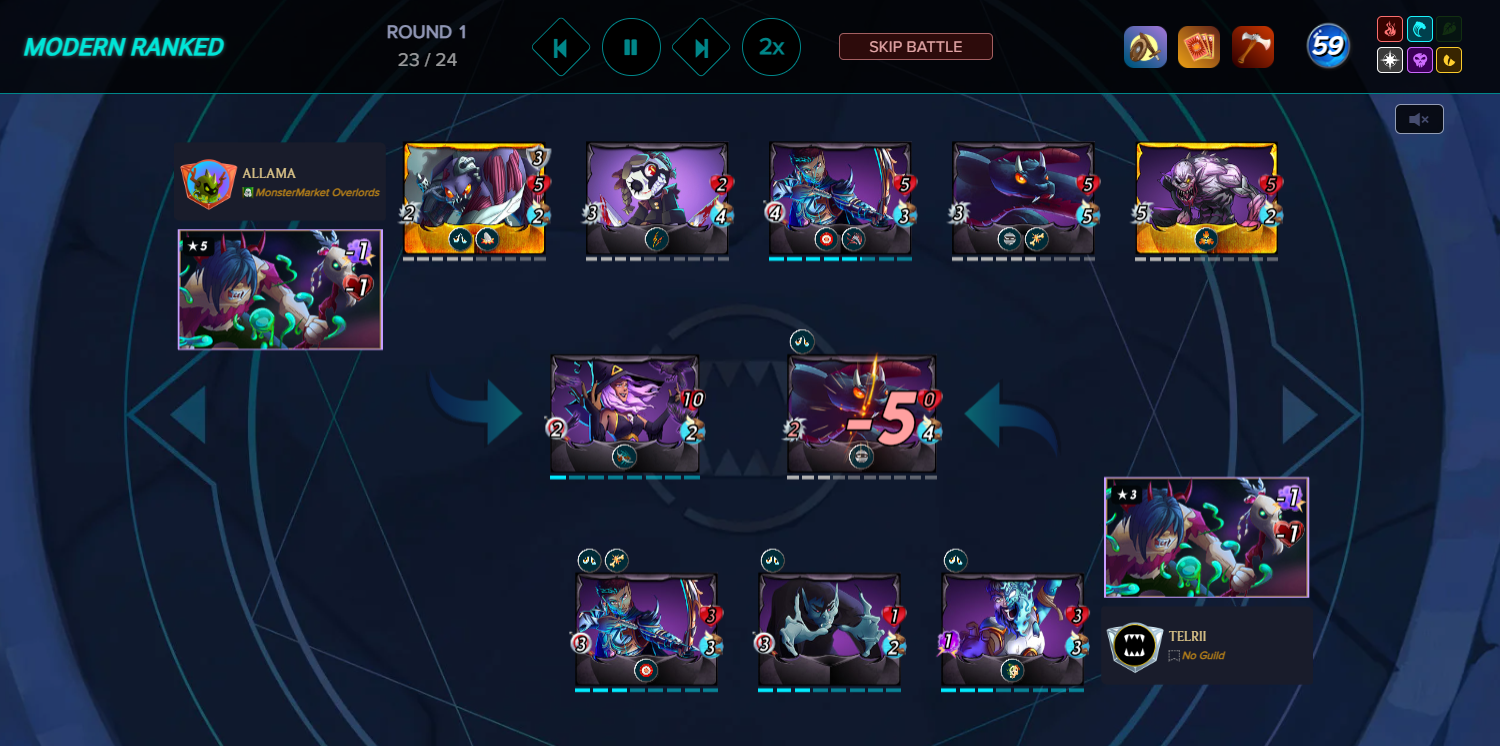Enable 2x playback speed
Viewport: 1500px width, 746px height.
point(771,46)
